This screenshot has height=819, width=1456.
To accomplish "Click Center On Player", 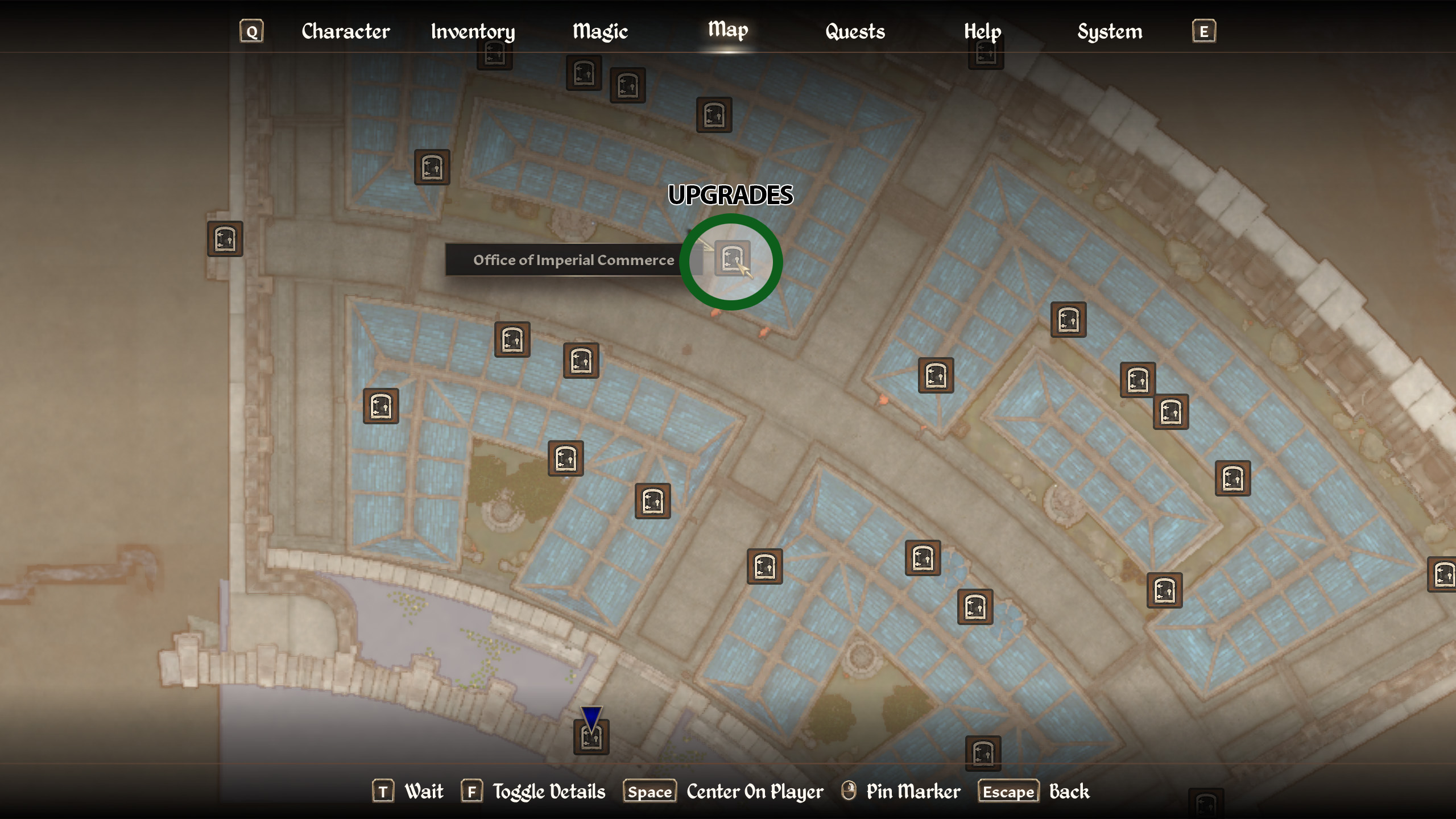I will click(754, 791).
